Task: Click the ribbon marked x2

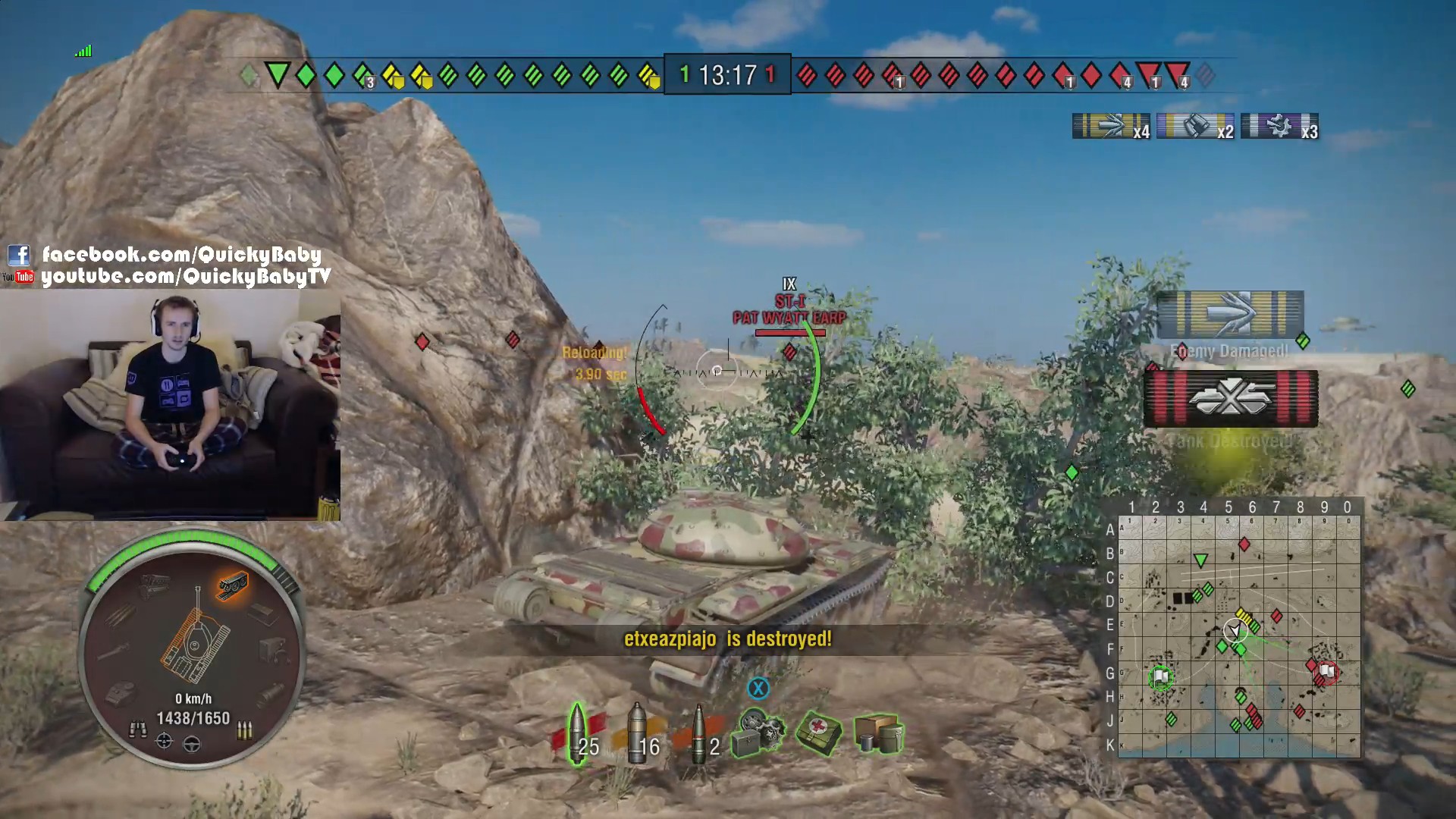Action: click(x=1195, y=127)
